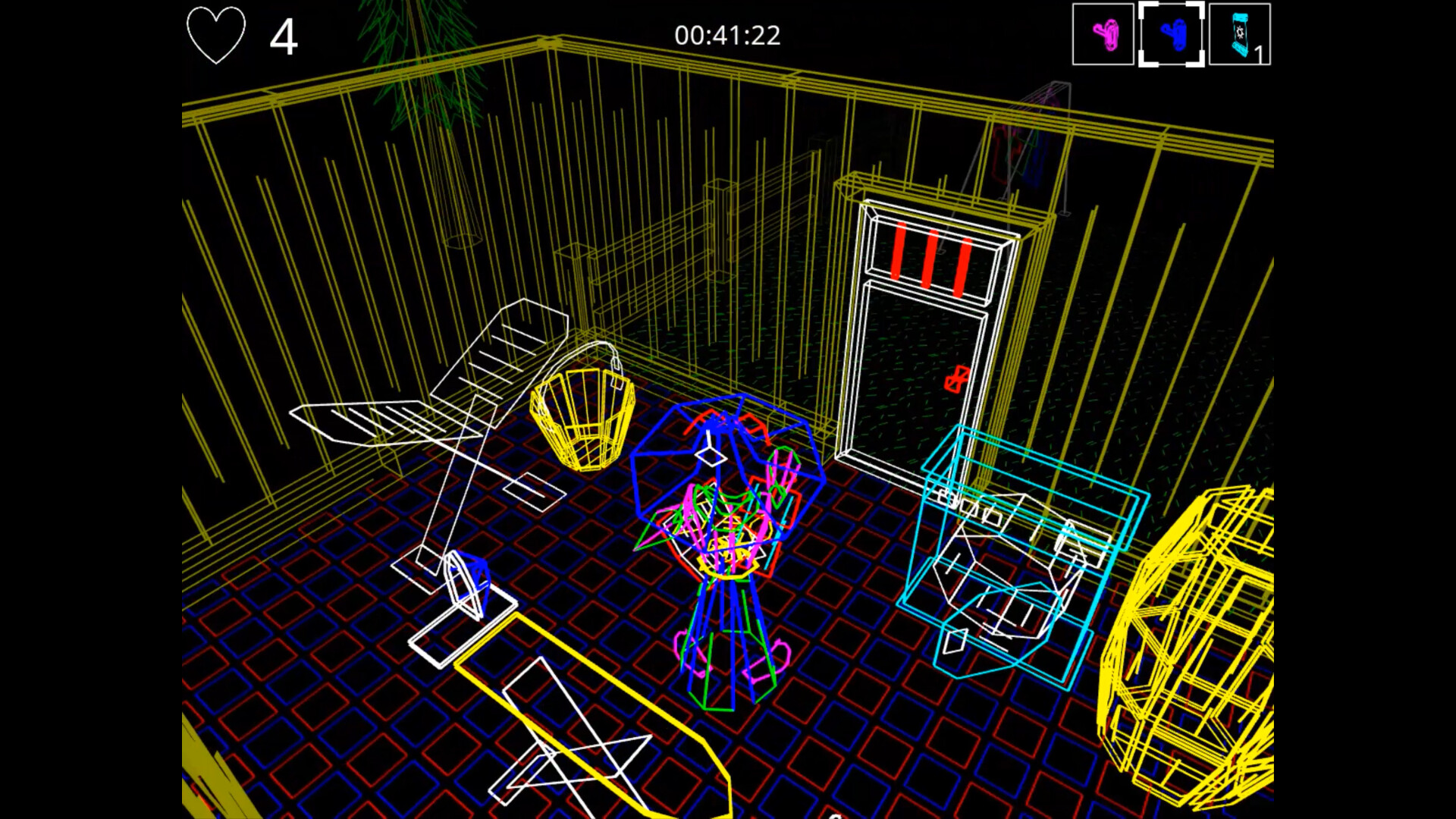Select the pink key inventory item

1102,33
